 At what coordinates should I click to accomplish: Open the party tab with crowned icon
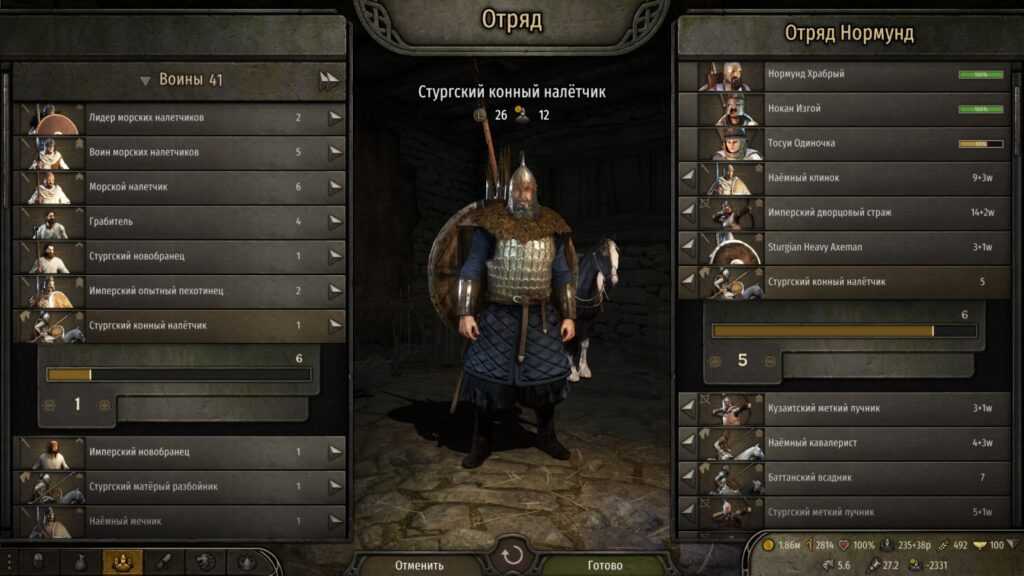pyautogui.click(x=127, y=562)
